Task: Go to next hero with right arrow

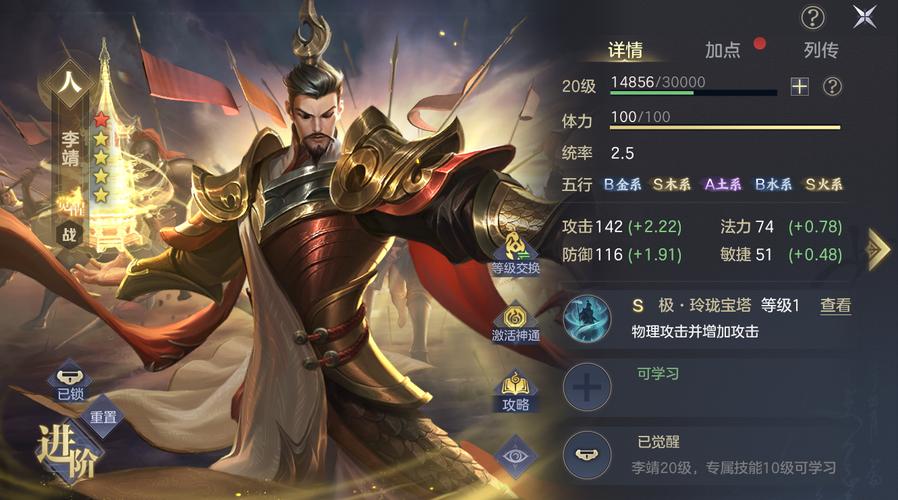Action: (x=877, y=249)
